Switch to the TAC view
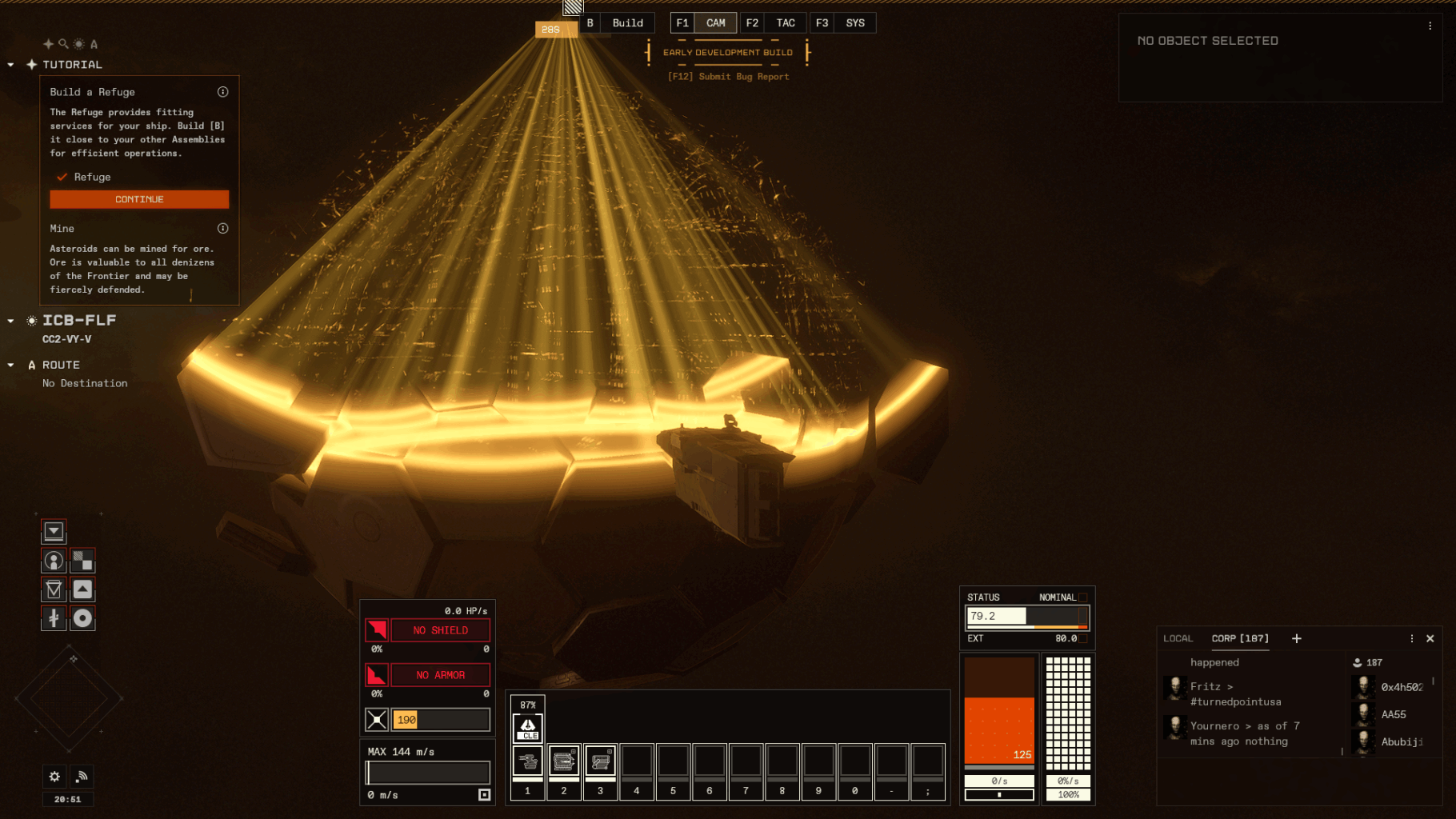The width and height of the screenshot is (1456, 819). [785, 23]
